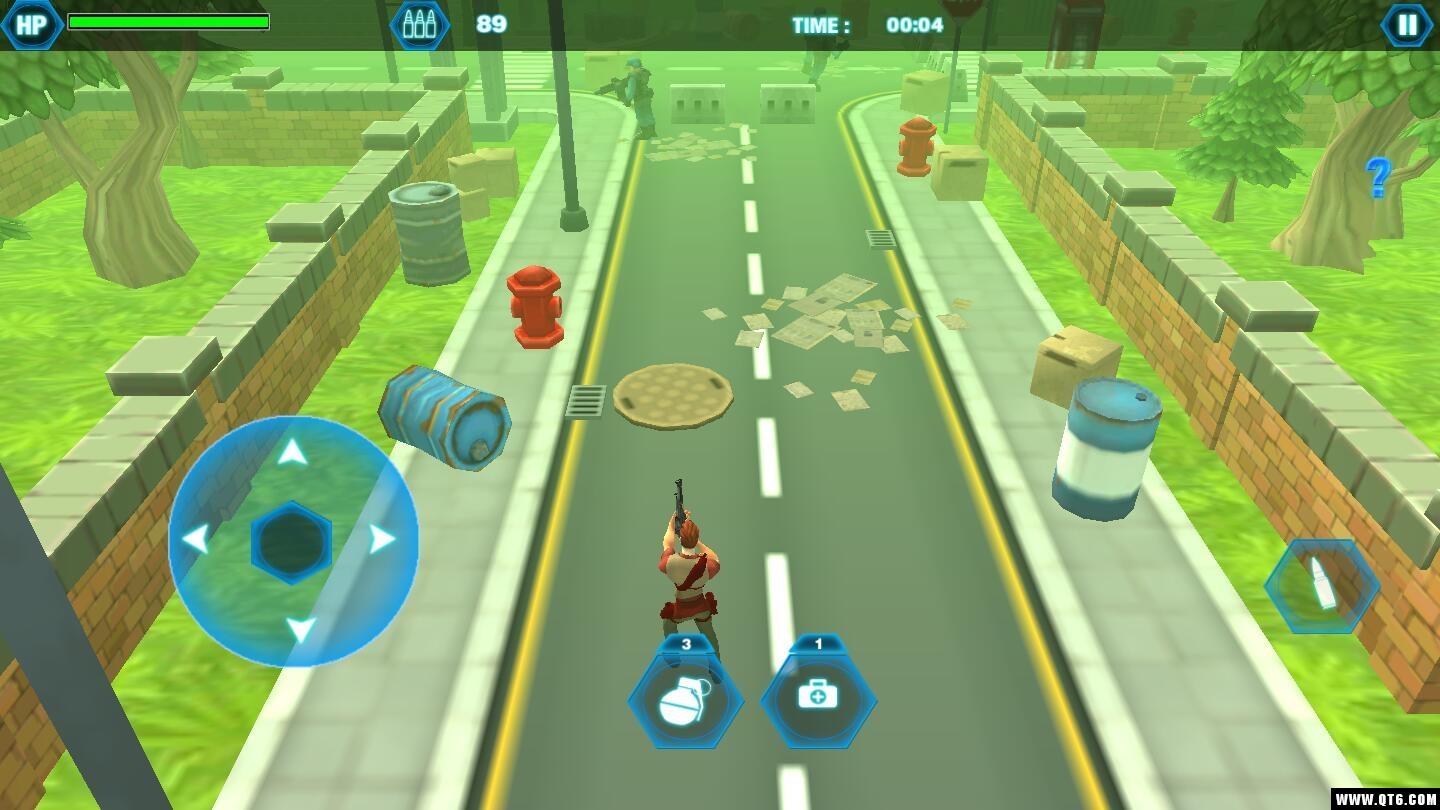Use the medkit button
Screen dimensions: 1440x810
(x=818, y=697)
